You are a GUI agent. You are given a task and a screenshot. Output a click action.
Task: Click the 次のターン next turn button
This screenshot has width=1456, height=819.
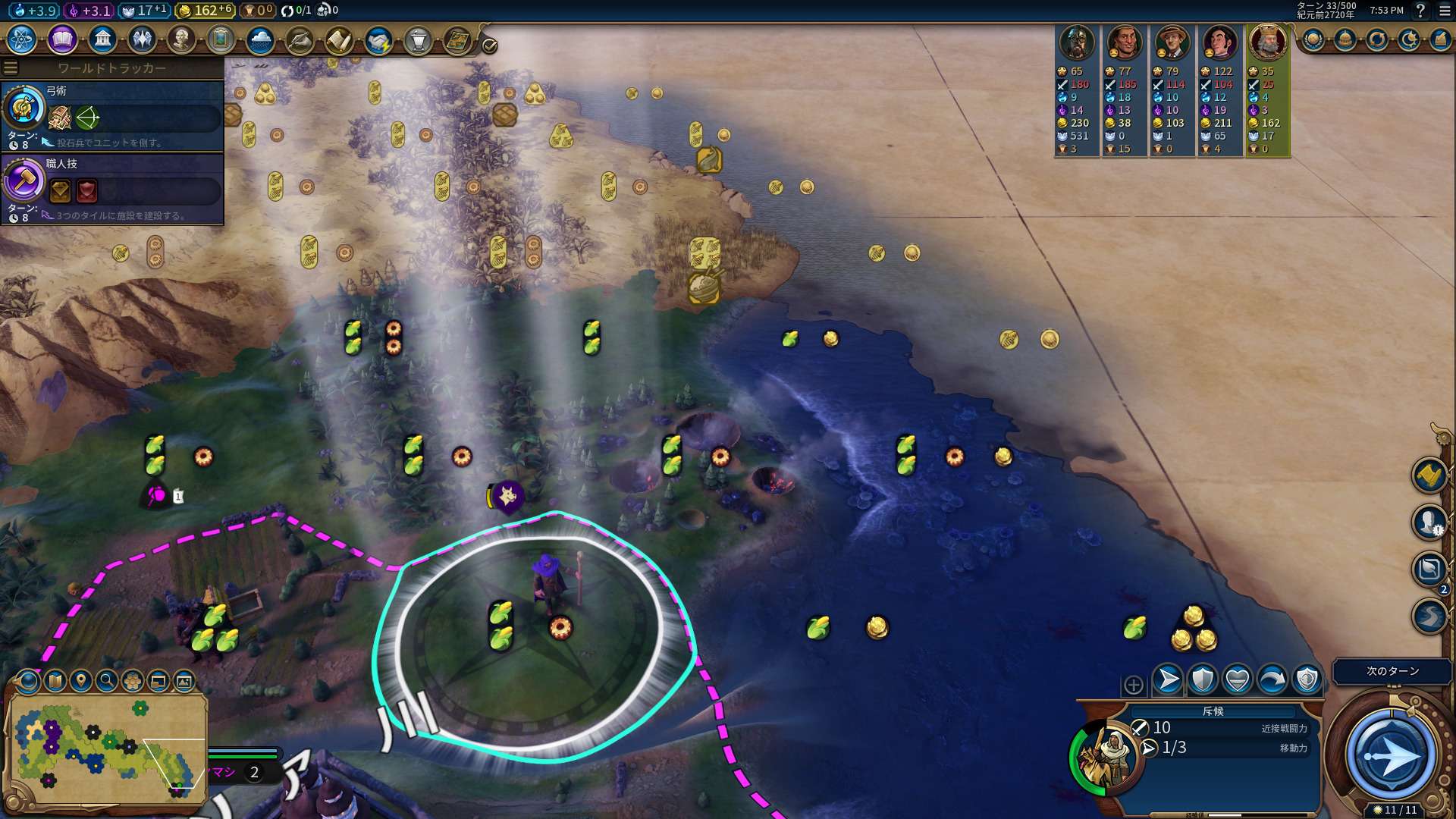click(x=1392, y=671)
